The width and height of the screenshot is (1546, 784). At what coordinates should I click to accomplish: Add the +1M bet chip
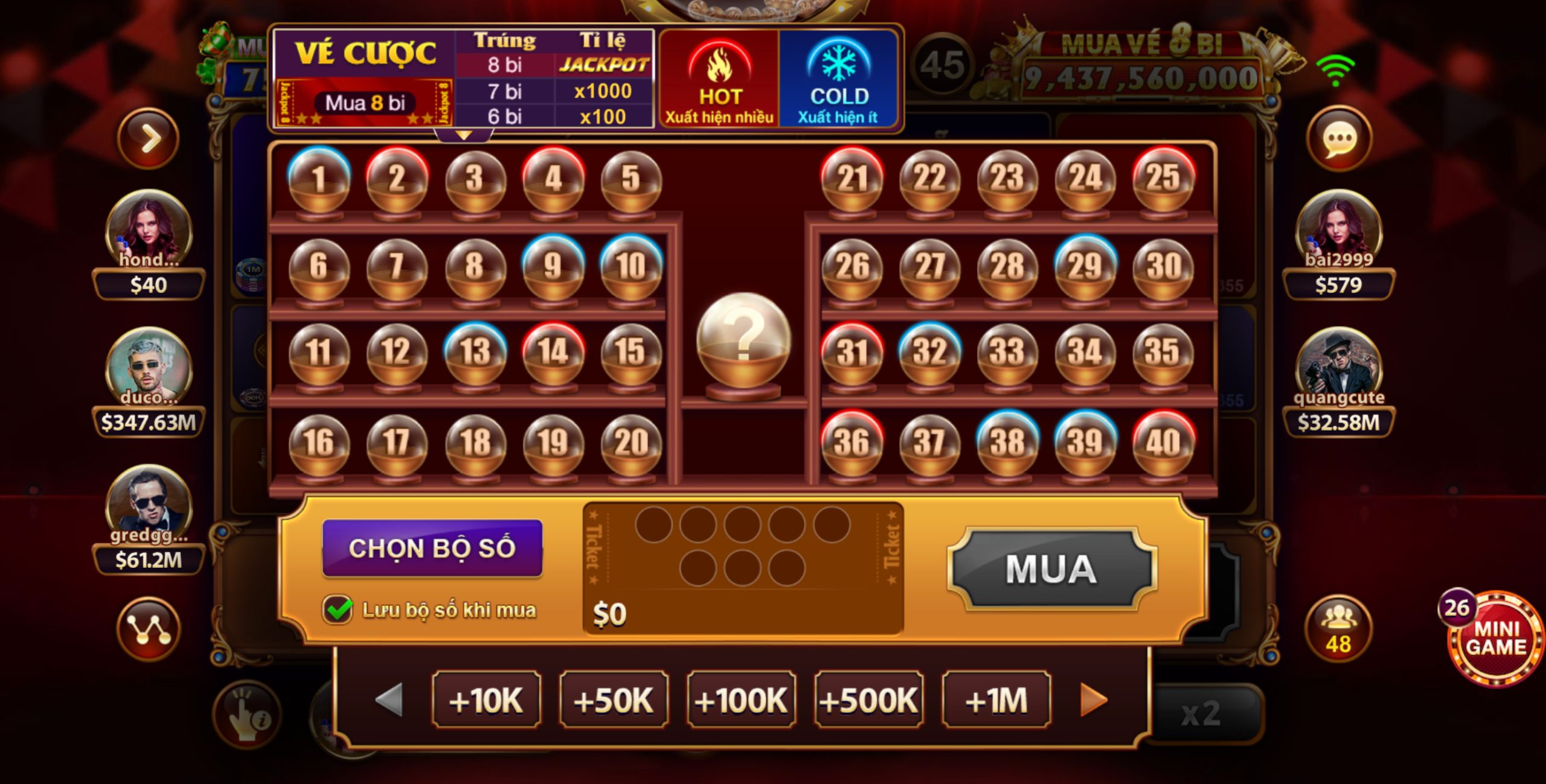[996, 700]
